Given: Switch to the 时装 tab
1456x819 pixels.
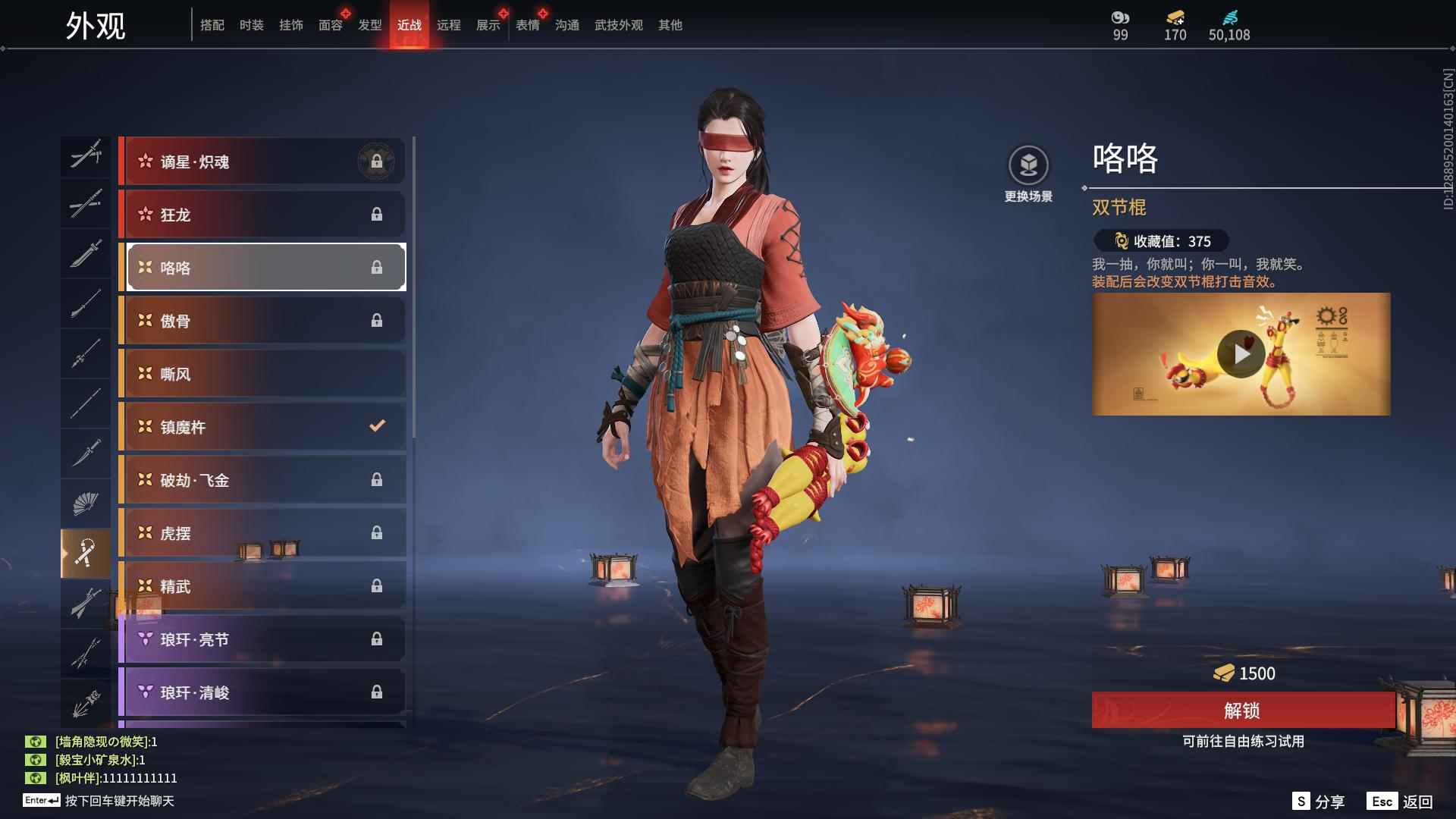Looking at the screenshot, I should 251,25.
